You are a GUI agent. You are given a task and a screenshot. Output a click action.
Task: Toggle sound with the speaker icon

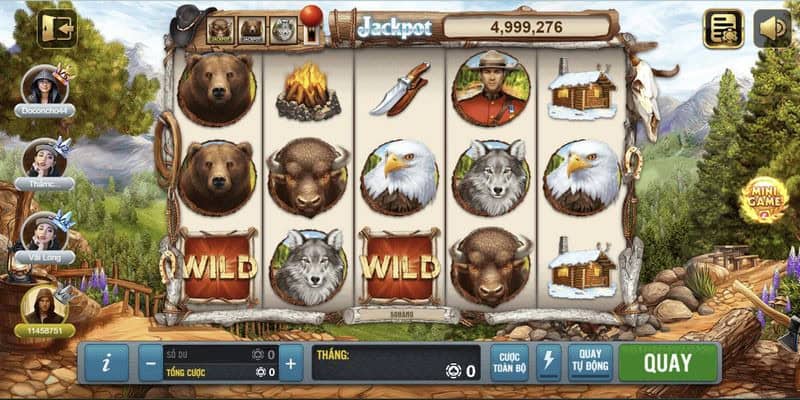pyautogui.click(x=771, y=28)
